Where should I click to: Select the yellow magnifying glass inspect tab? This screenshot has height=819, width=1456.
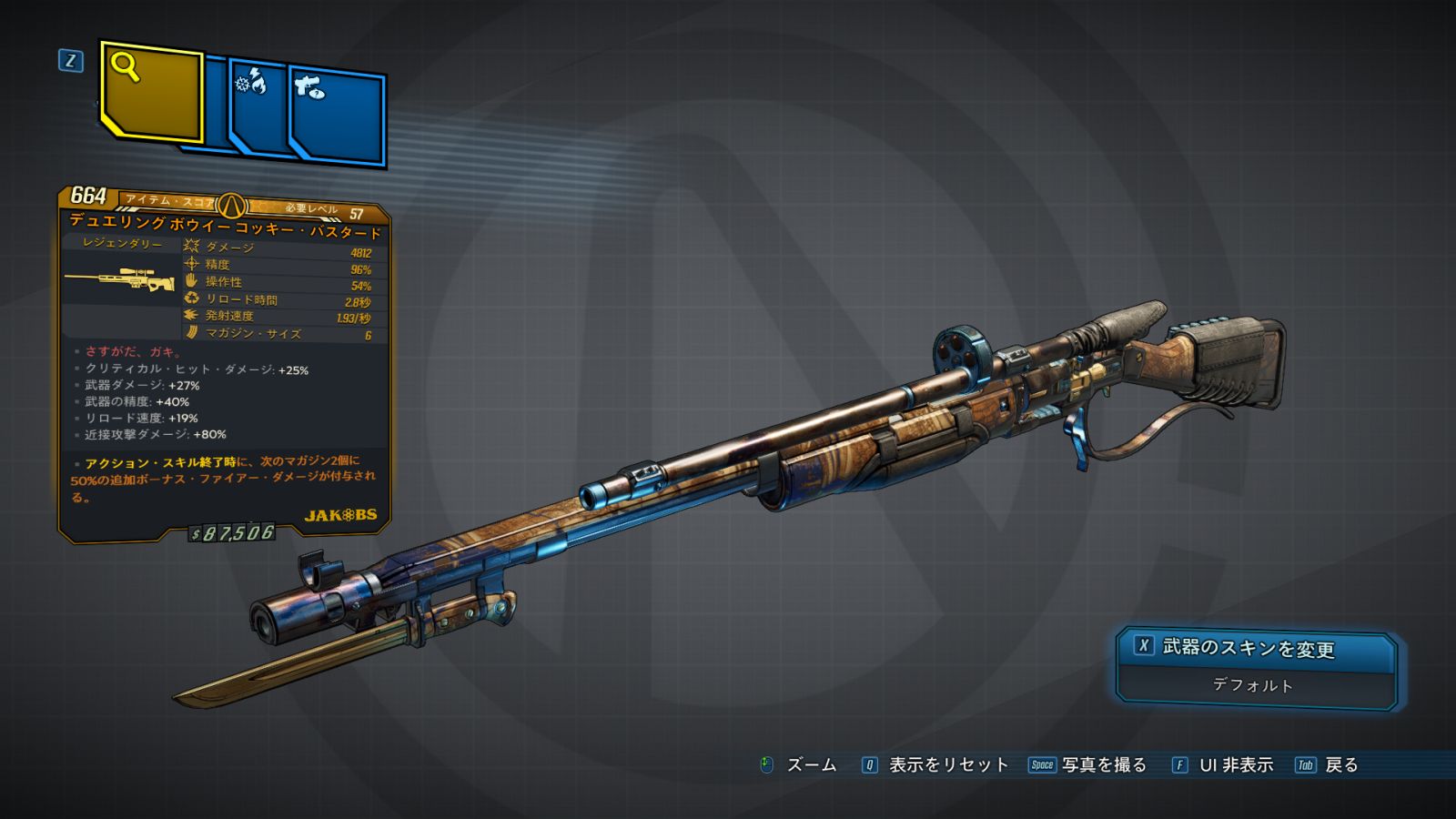151,92
